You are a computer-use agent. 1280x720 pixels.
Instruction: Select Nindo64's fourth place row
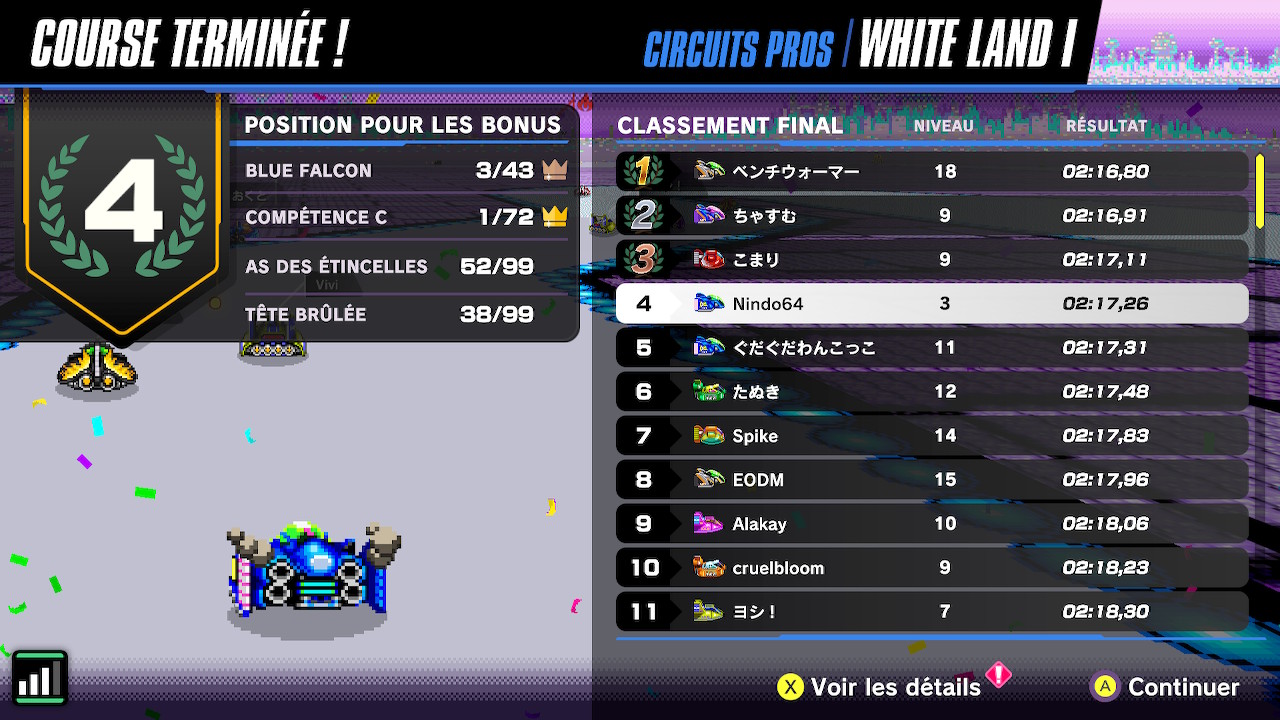click(x=931, y=304)
